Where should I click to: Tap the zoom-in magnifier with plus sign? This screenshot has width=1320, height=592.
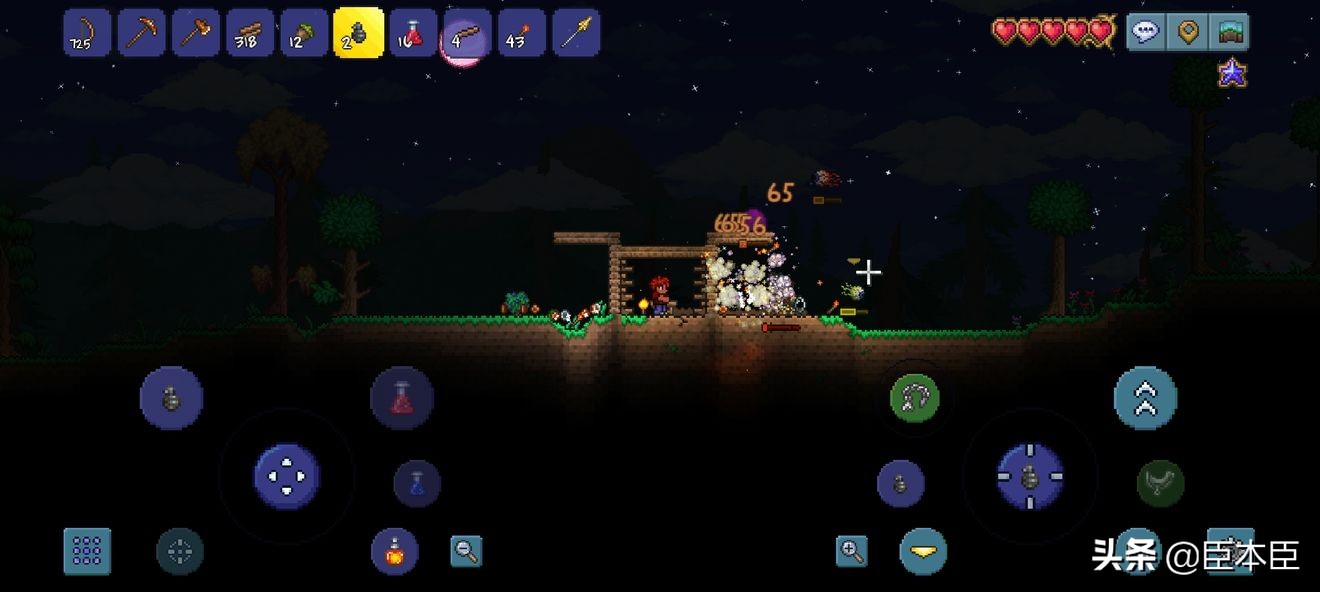click(x=851, y=550)
